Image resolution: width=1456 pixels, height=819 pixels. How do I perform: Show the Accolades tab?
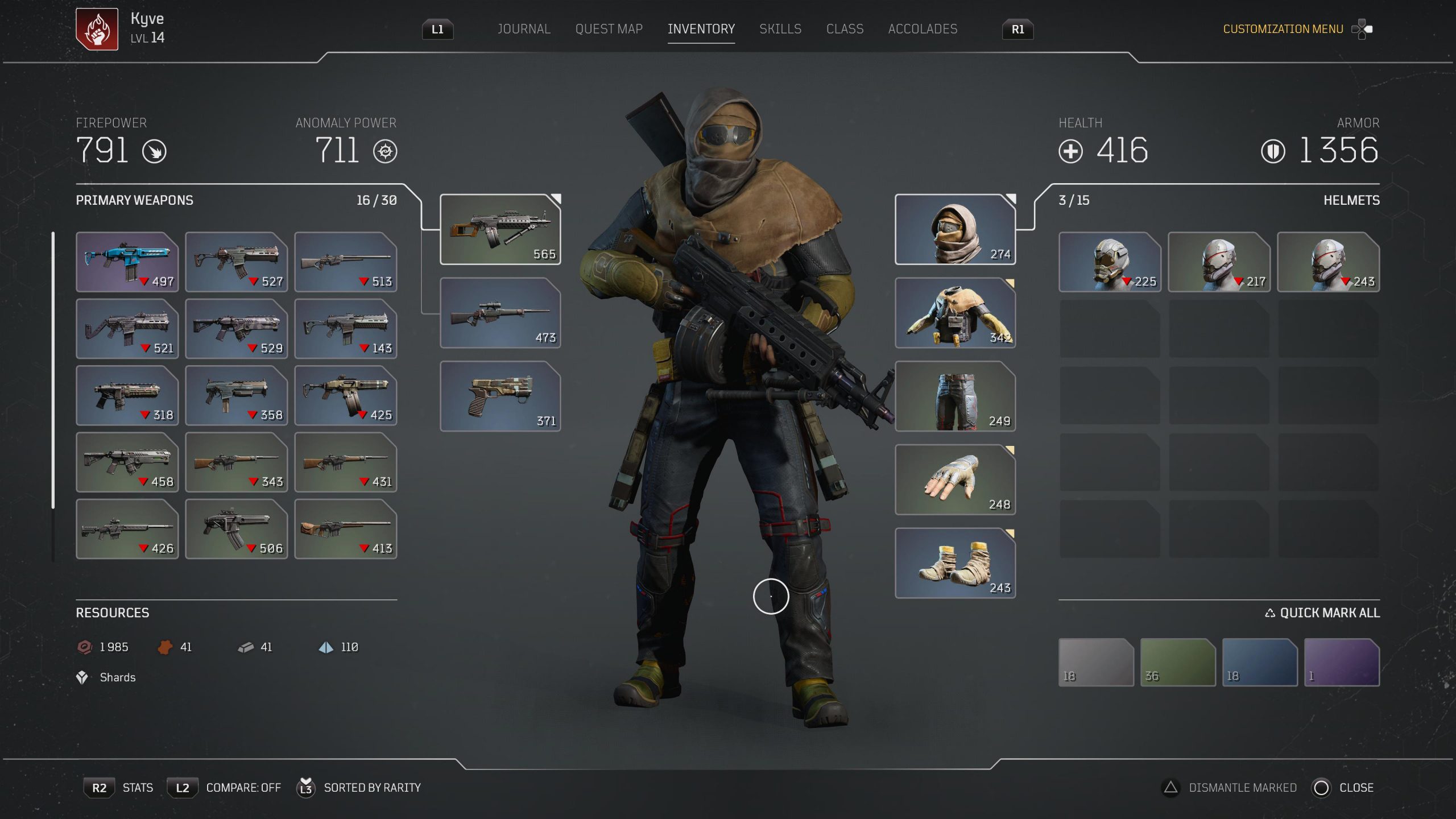click(x=922, y=29)
